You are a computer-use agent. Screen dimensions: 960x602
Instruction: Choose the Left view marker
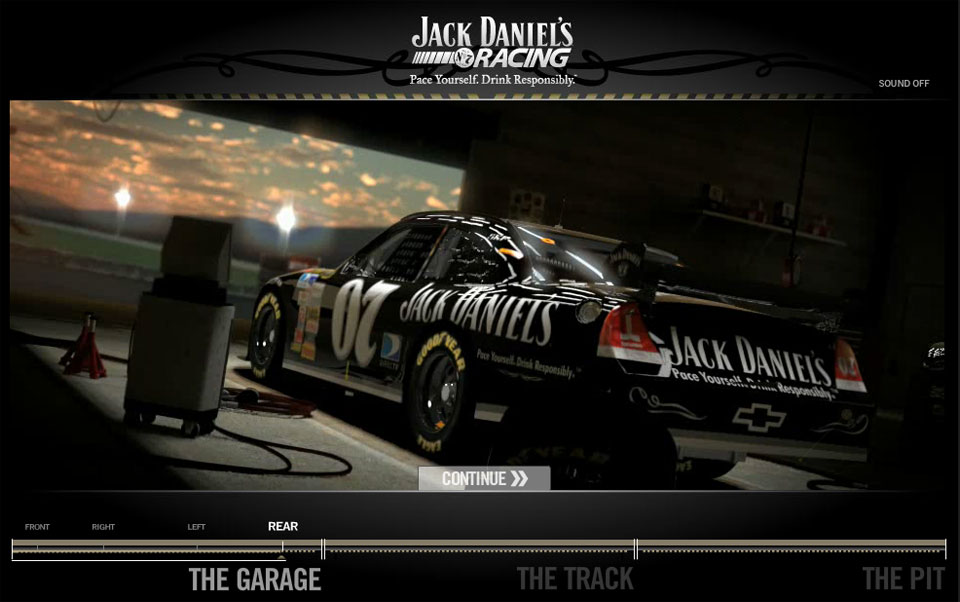coord(196,527)
